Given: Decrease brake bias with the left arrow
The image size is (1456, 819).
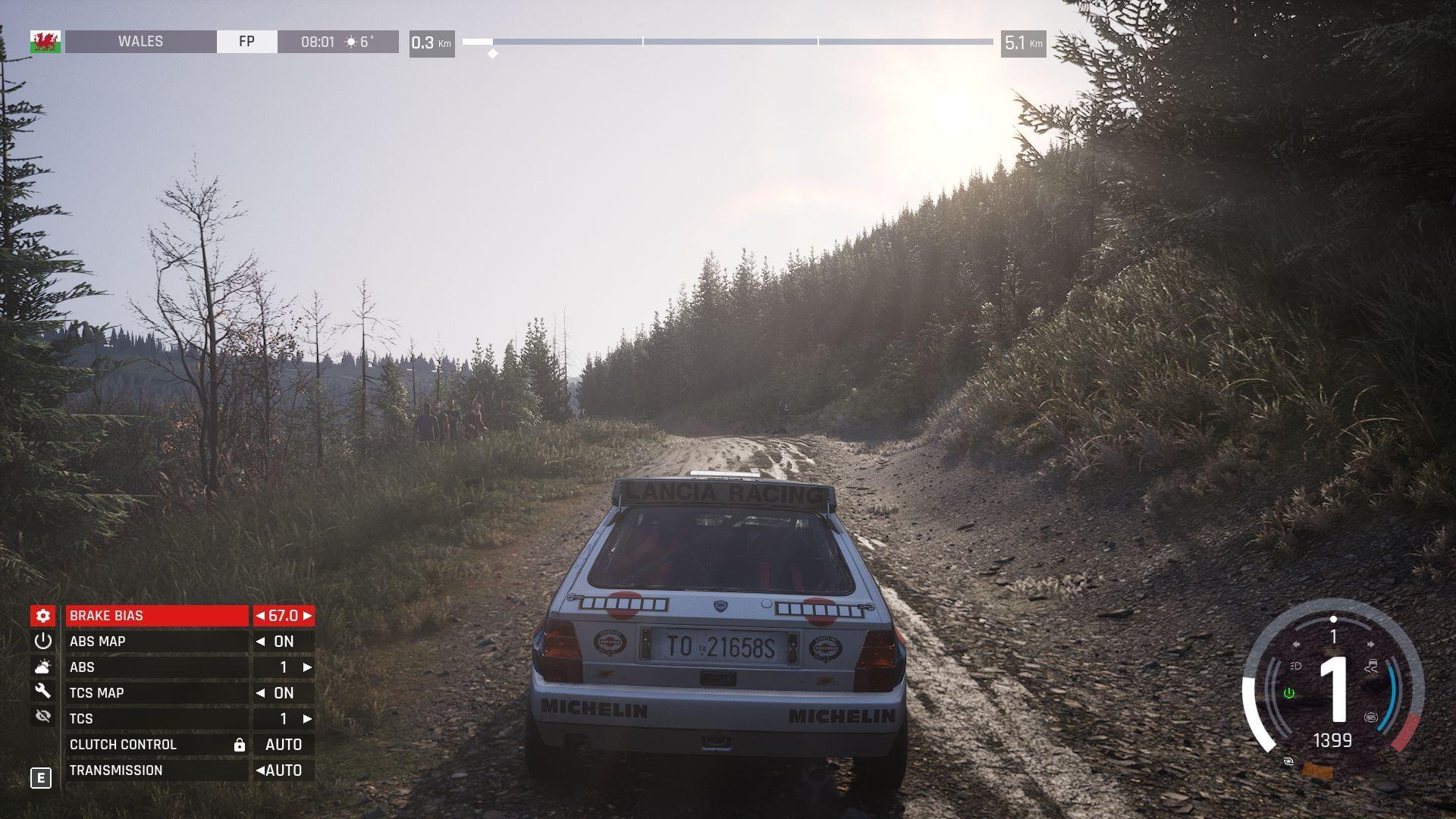Looking at the screenshot, I should (x=261, y=616).
